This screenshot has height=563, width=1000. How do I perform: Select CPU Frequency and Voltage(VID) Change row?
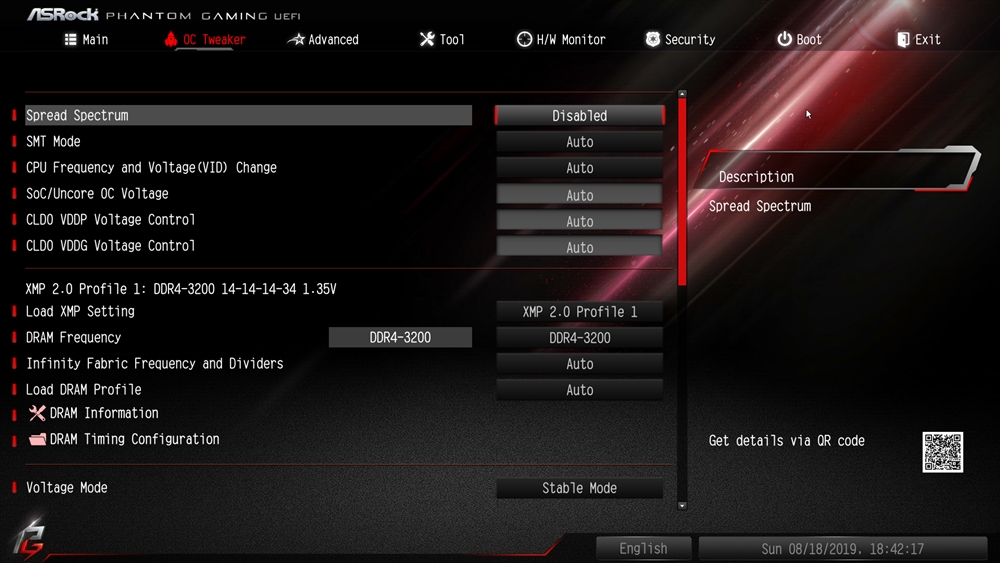151,168
